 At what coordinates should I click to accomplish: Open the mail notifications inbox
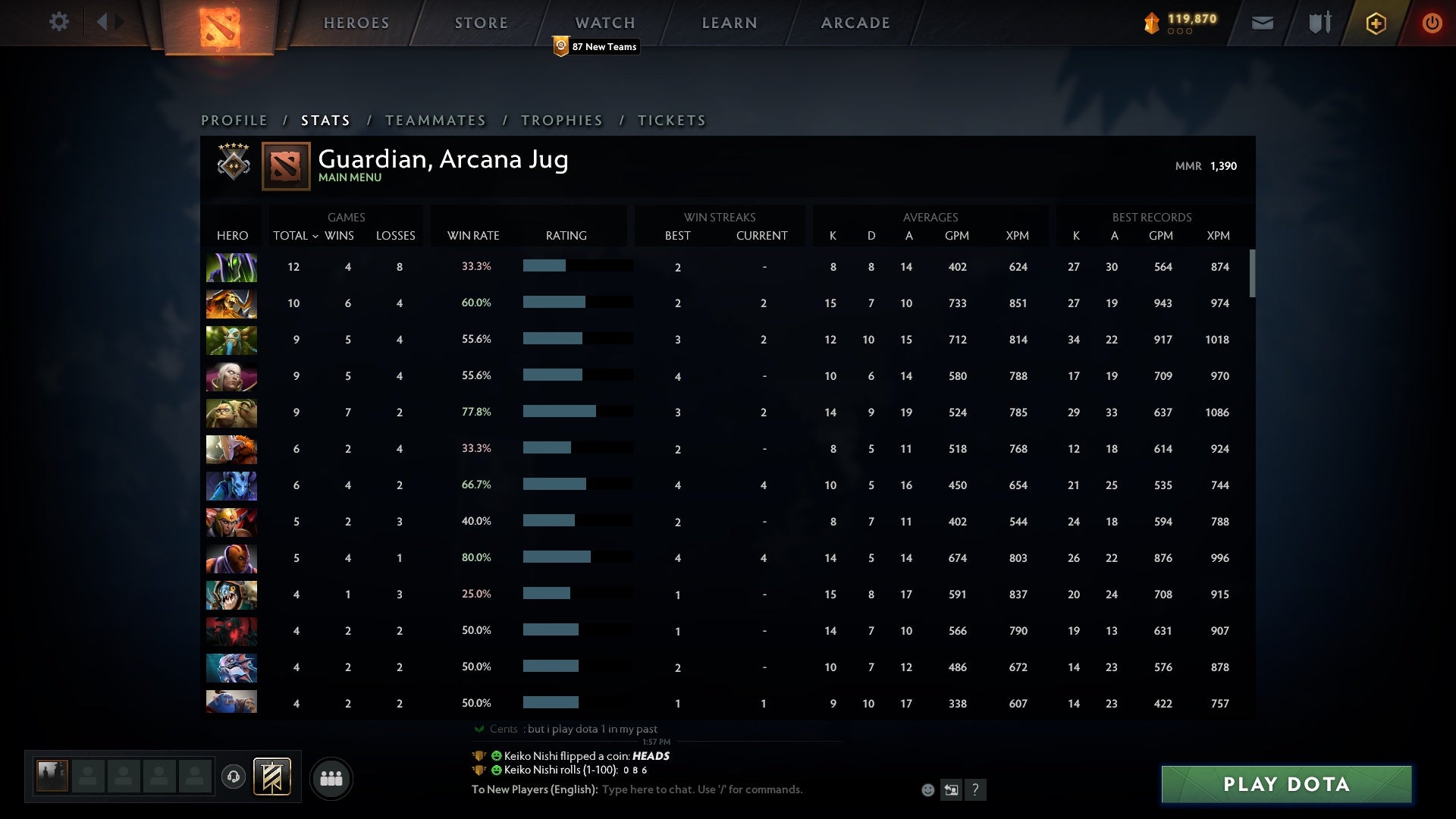click(x=1263, y=23)
